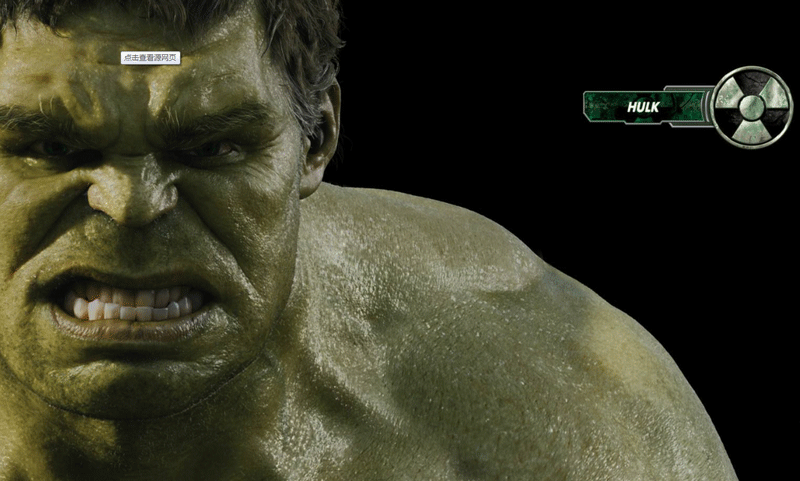
Task: Click the round radiation symbol emblem
Action: click(753, 106)
